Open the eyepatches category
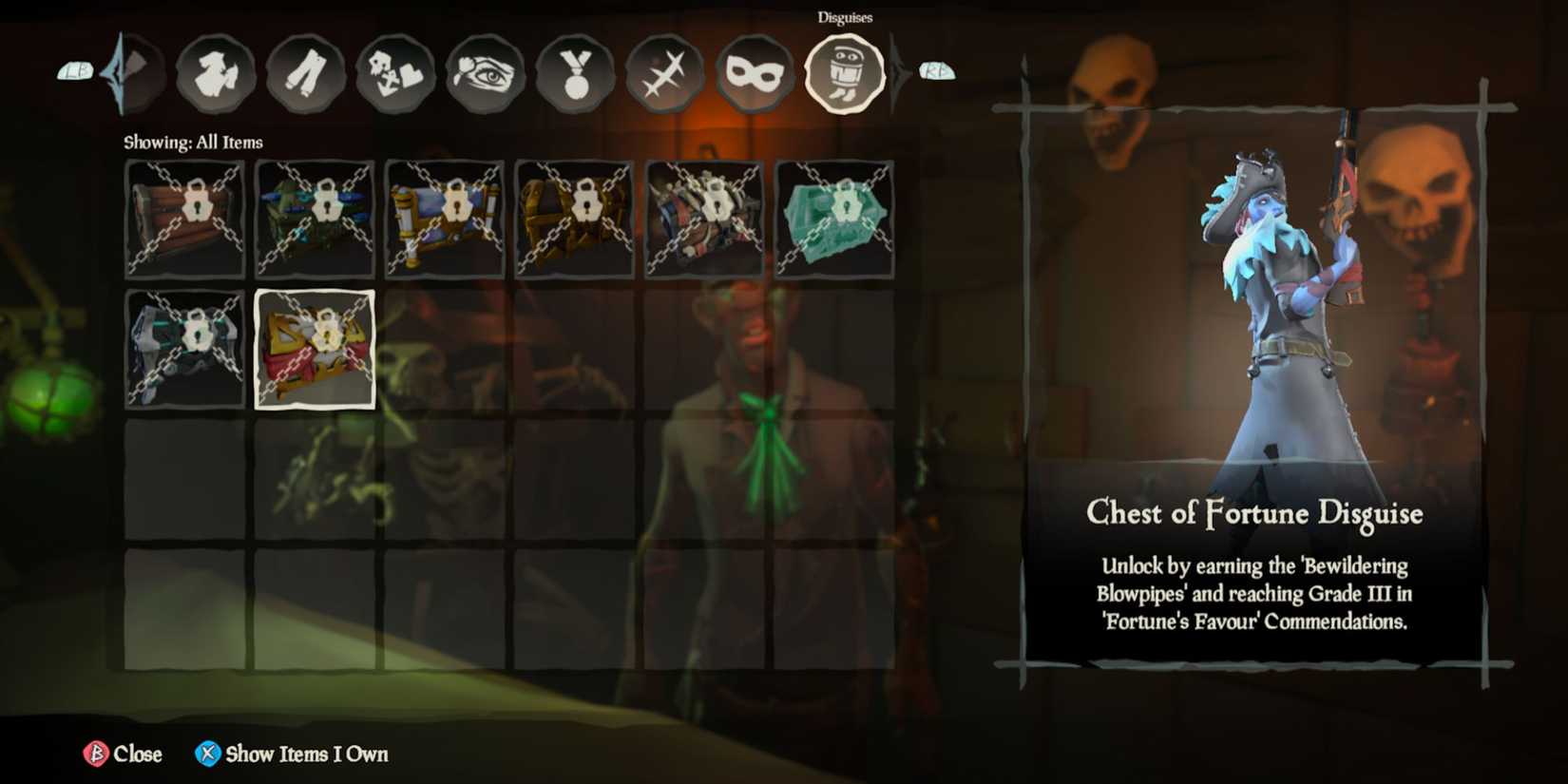 [485, 74]
